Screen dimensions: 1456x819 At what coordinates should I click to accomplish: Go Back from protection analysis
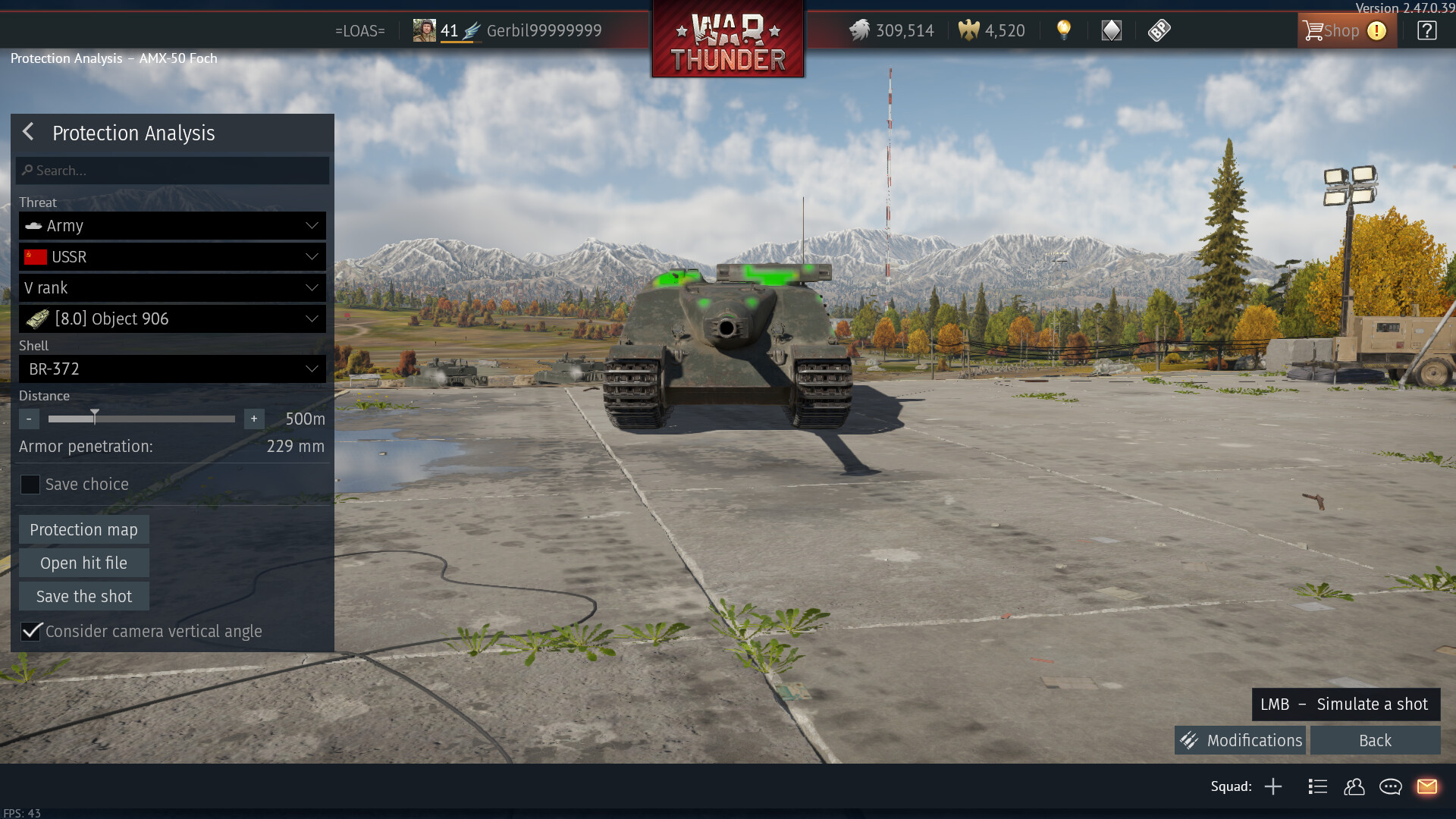click(1375, 740)
